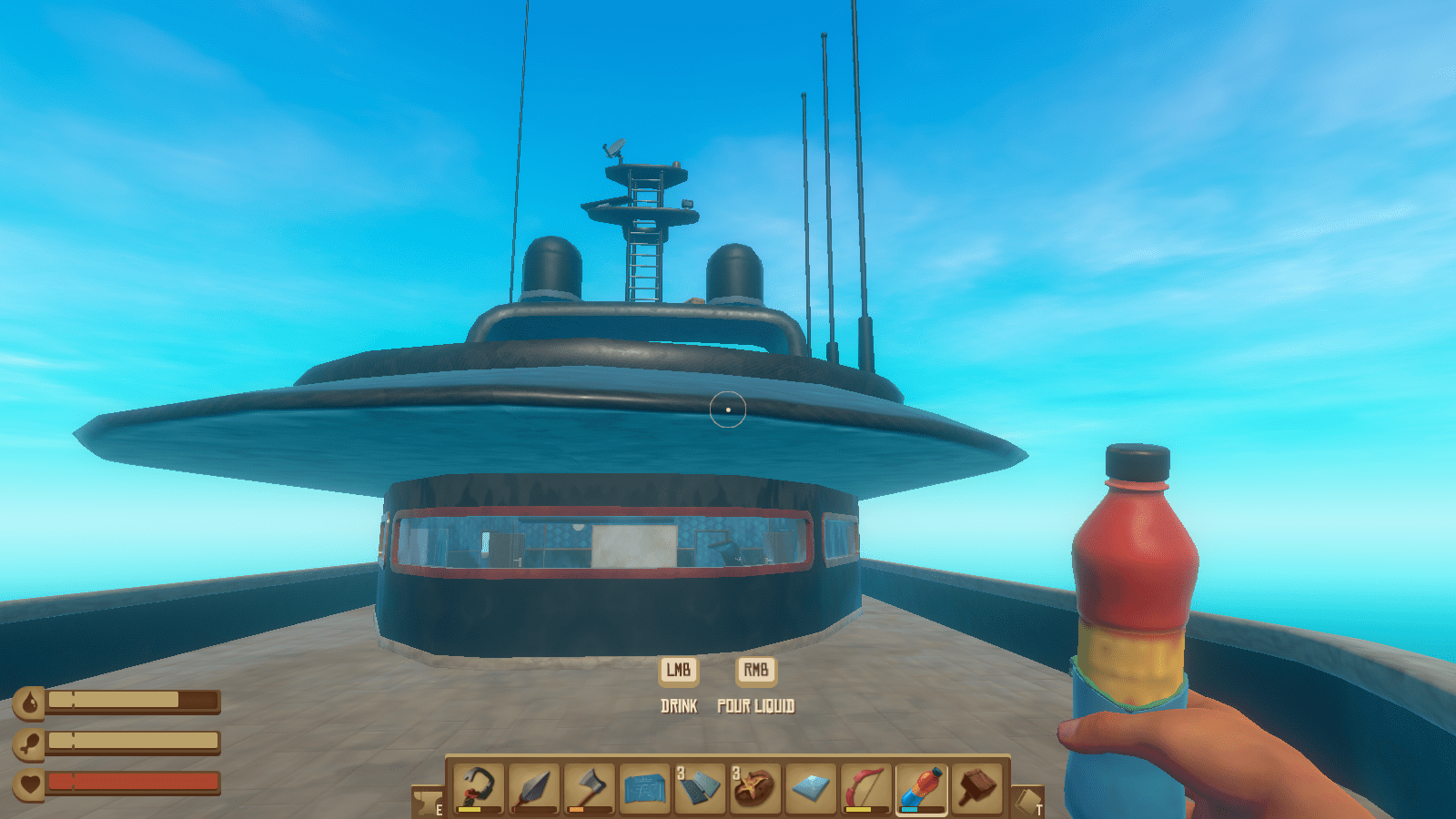This screenshot has height=819, width=1456.
Task: Click the LMB Drink prompt
Action: tap(681, 672)
